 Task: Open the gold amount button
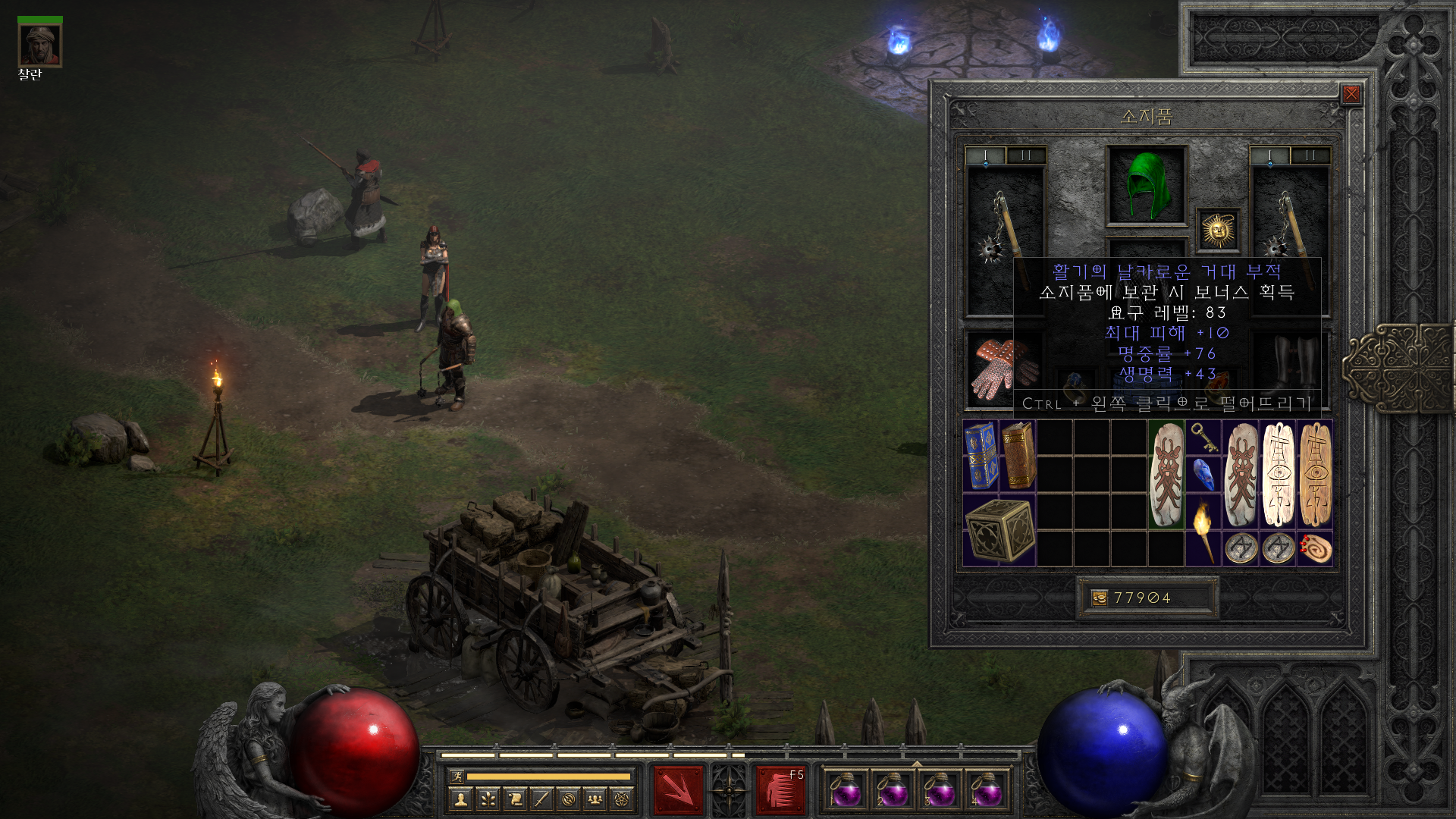coord(1099,598)
